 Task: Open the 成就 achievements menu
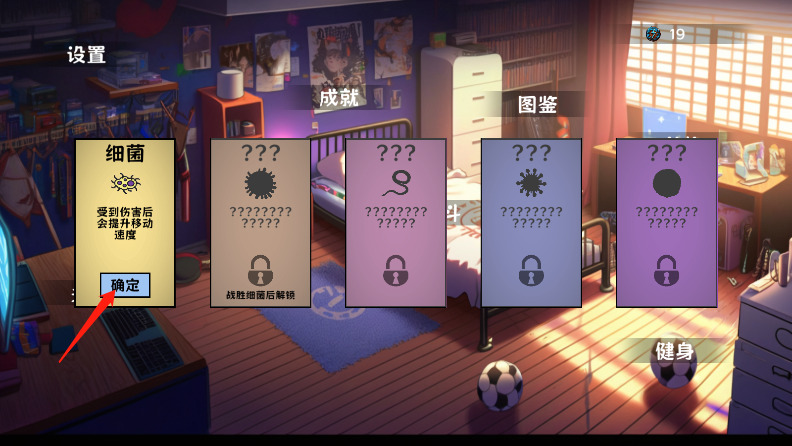point(338,98)
